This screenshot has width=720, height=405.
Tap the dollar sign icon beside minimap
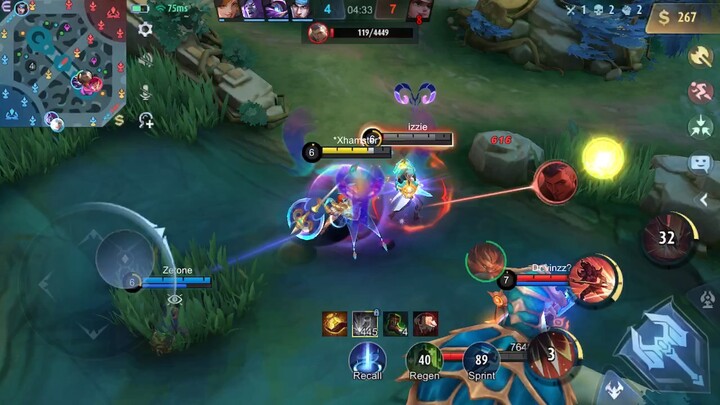[119, 120]
